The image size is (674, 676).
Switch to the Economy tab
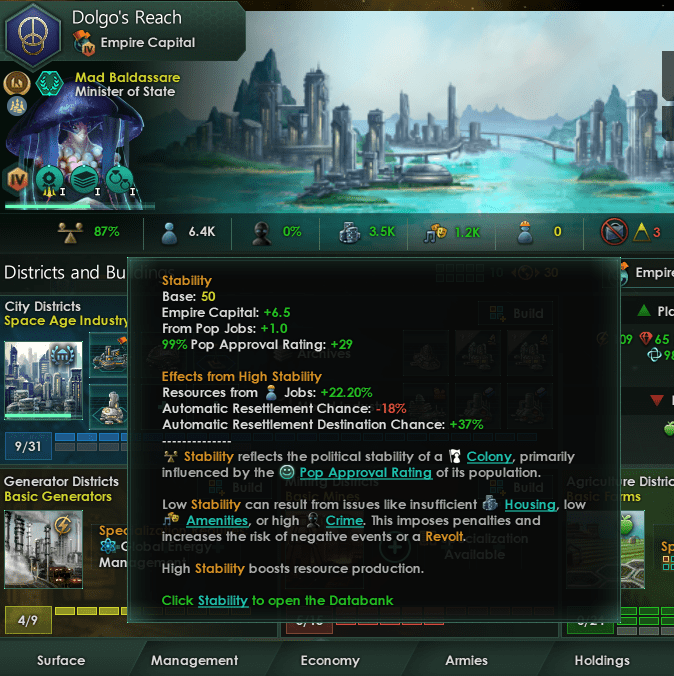point(330,660)
